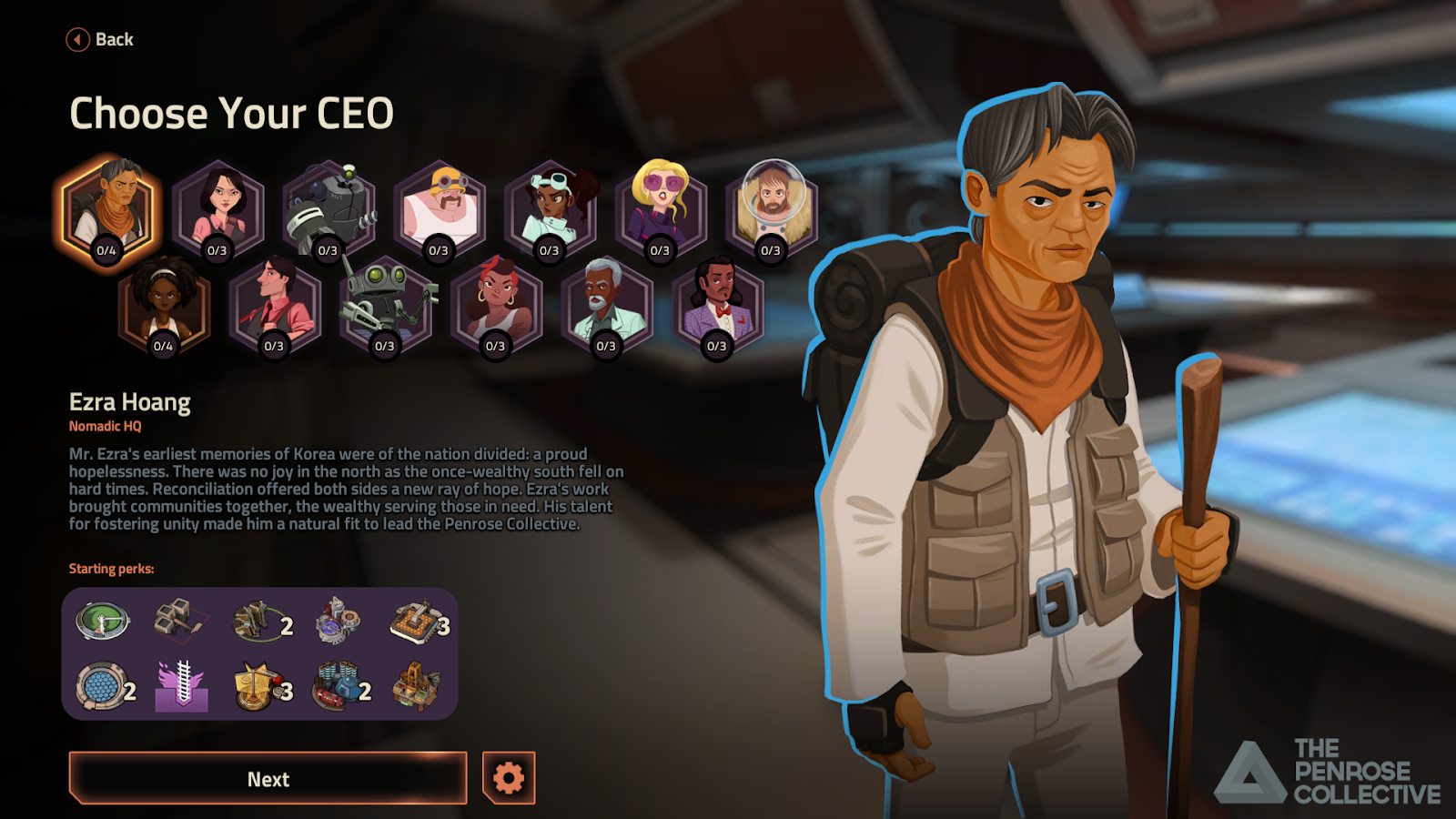Choose the CEO with the pink top
Image resolution: width=1456 pixels, height=819 pixels.
[x=218, y=209]
